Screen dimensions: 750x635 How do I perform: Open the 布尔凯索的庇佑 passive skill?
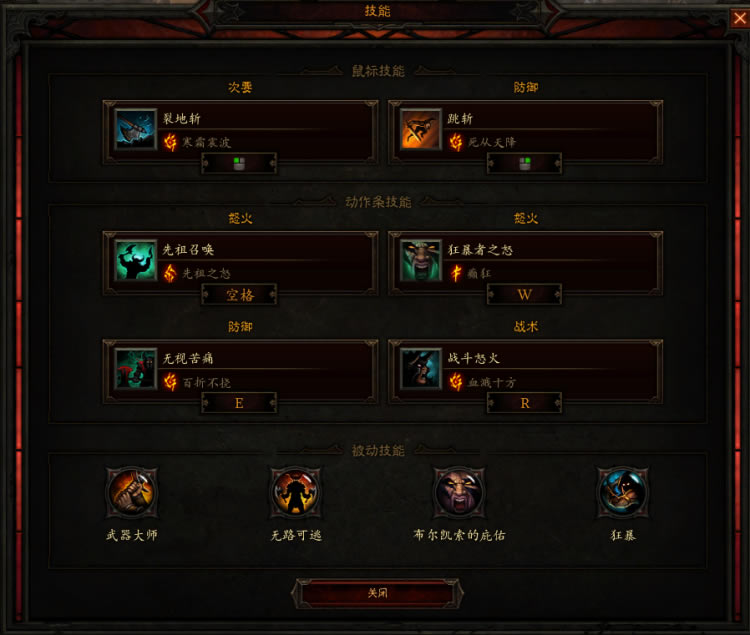coord(459,492)
